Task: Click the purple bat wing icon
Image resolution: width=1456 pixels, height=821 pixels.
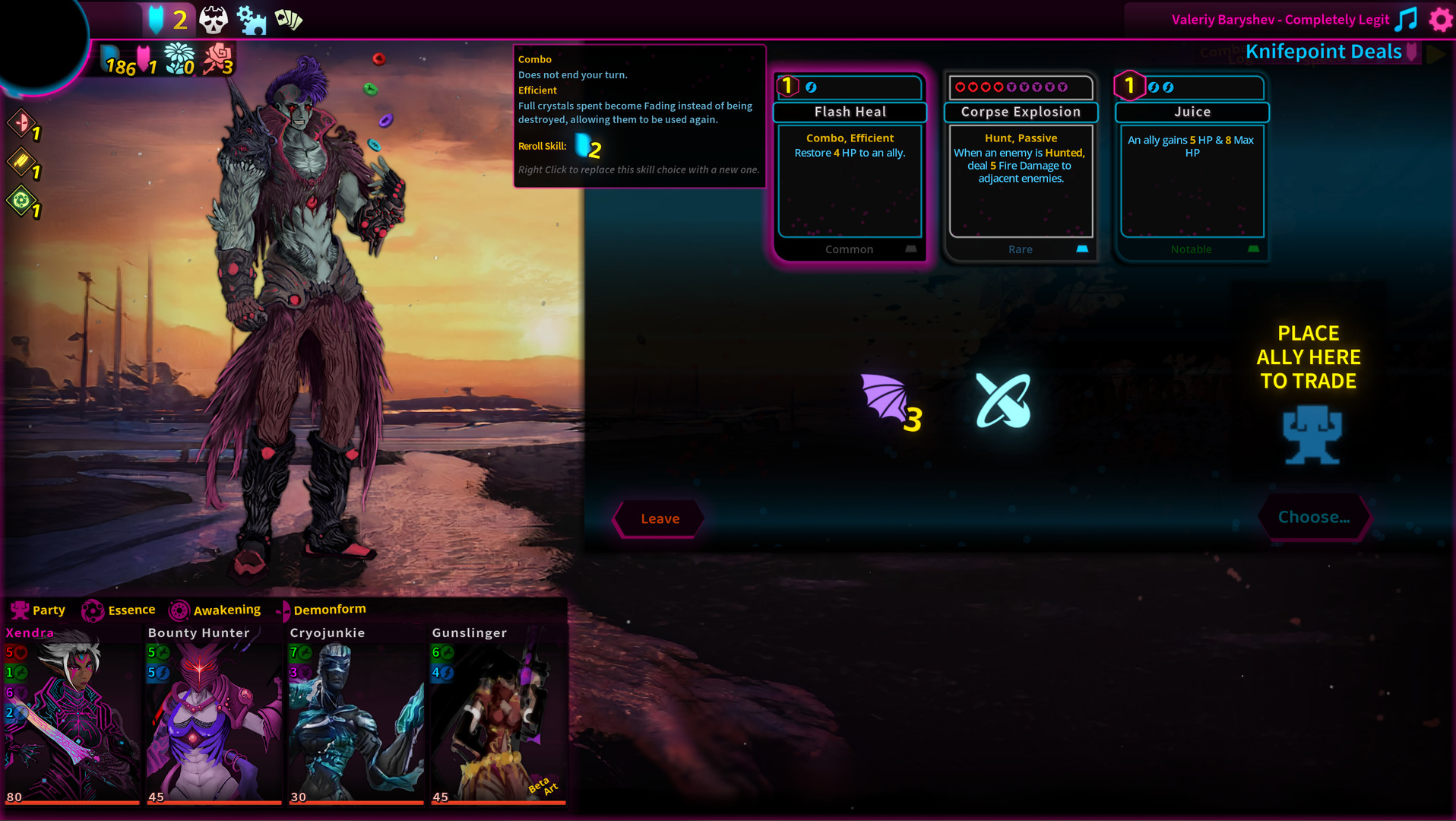Action: (x=886, y=398)
